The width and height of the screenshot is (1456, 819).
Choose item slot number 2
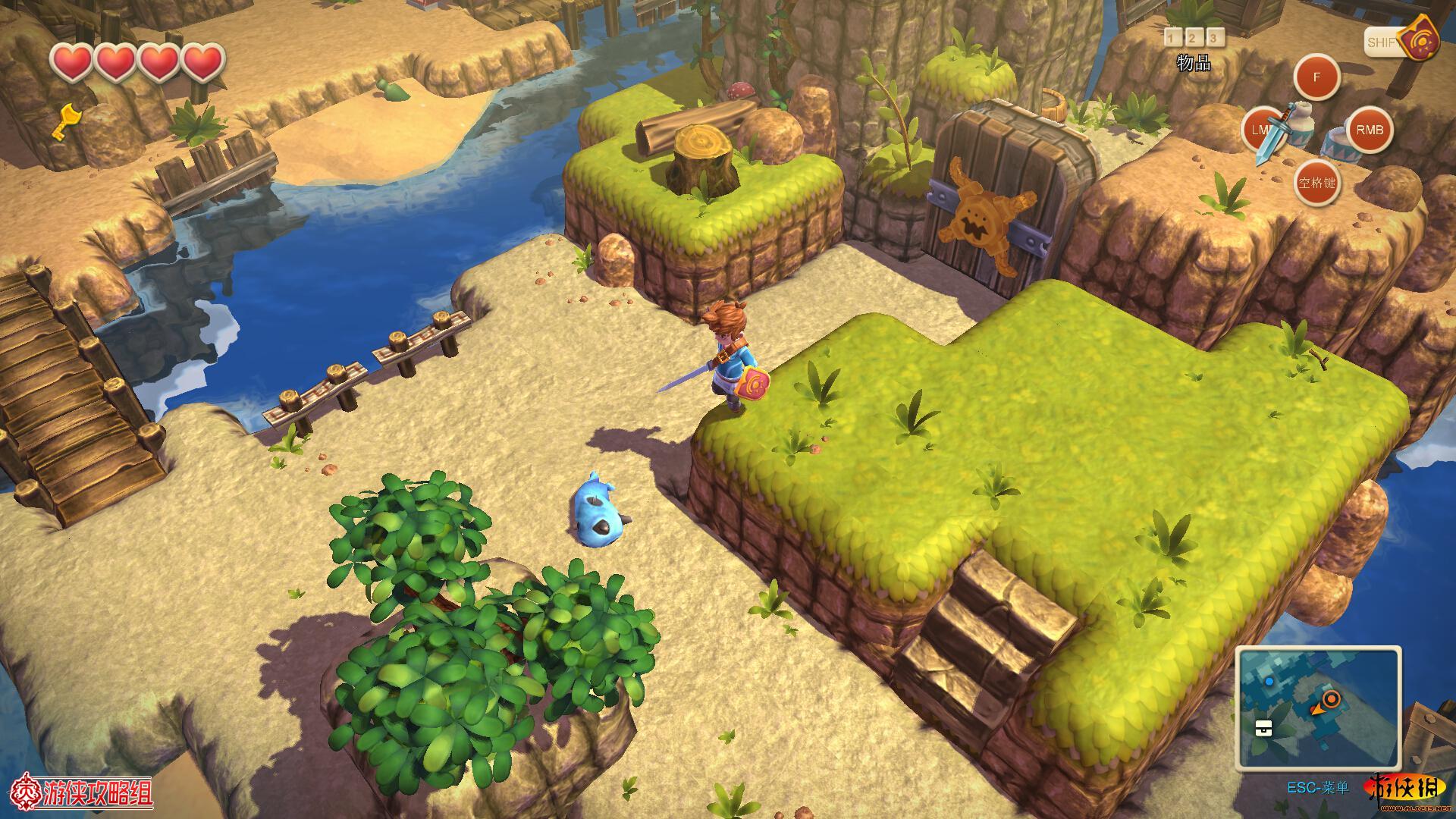(x=1194, y=38)
